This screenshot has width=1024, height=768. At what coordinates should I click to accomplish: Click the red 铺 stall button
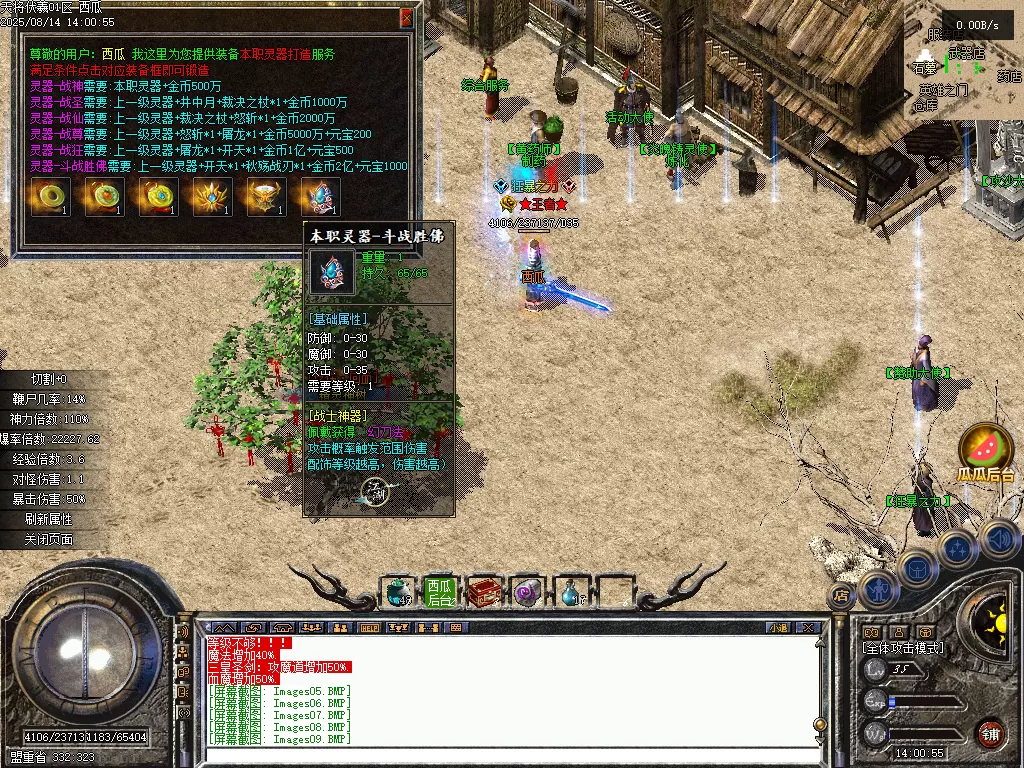click(989, 733)
